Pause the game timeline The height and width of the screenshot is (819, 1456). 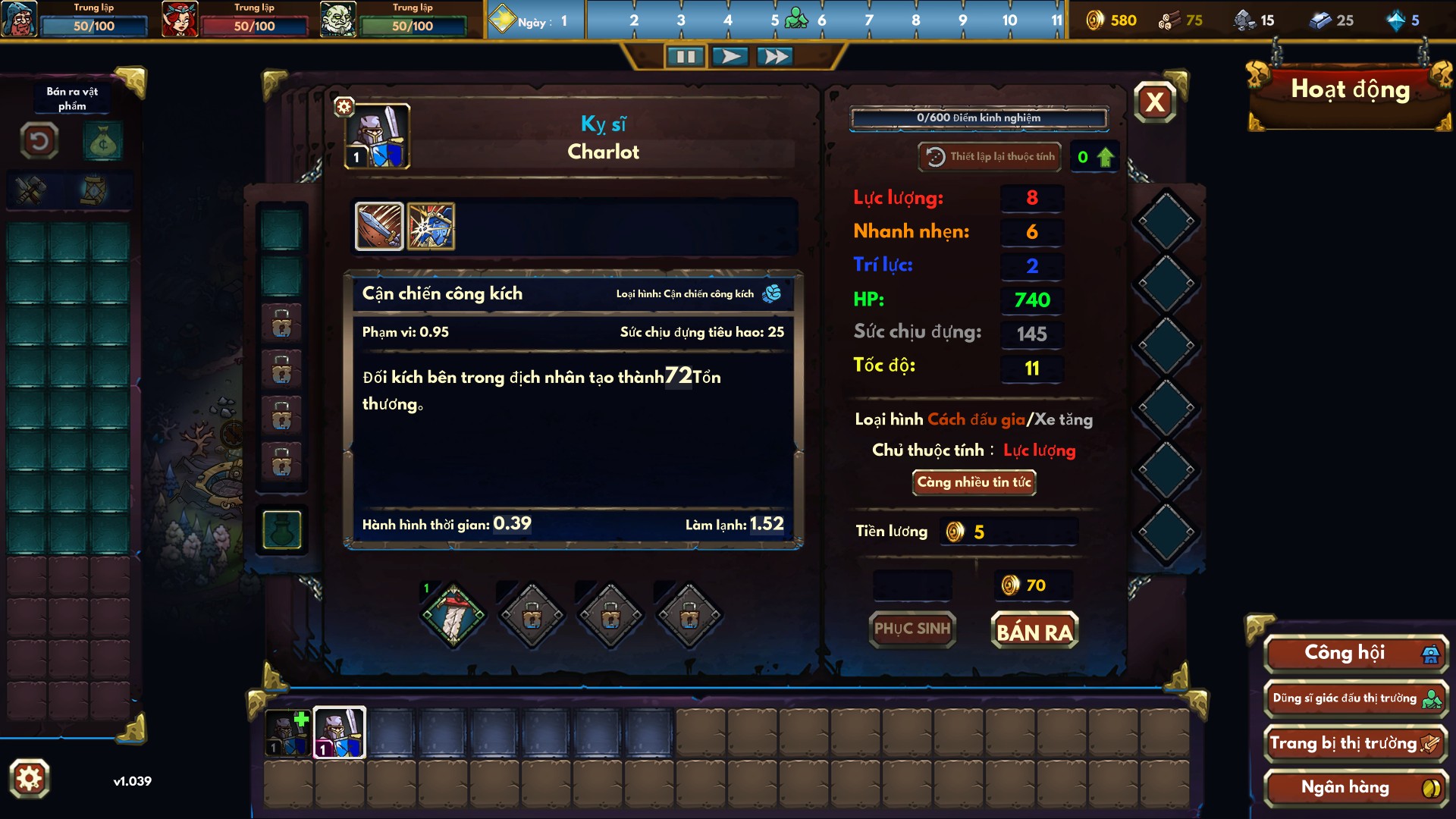[x=686, y=57]
